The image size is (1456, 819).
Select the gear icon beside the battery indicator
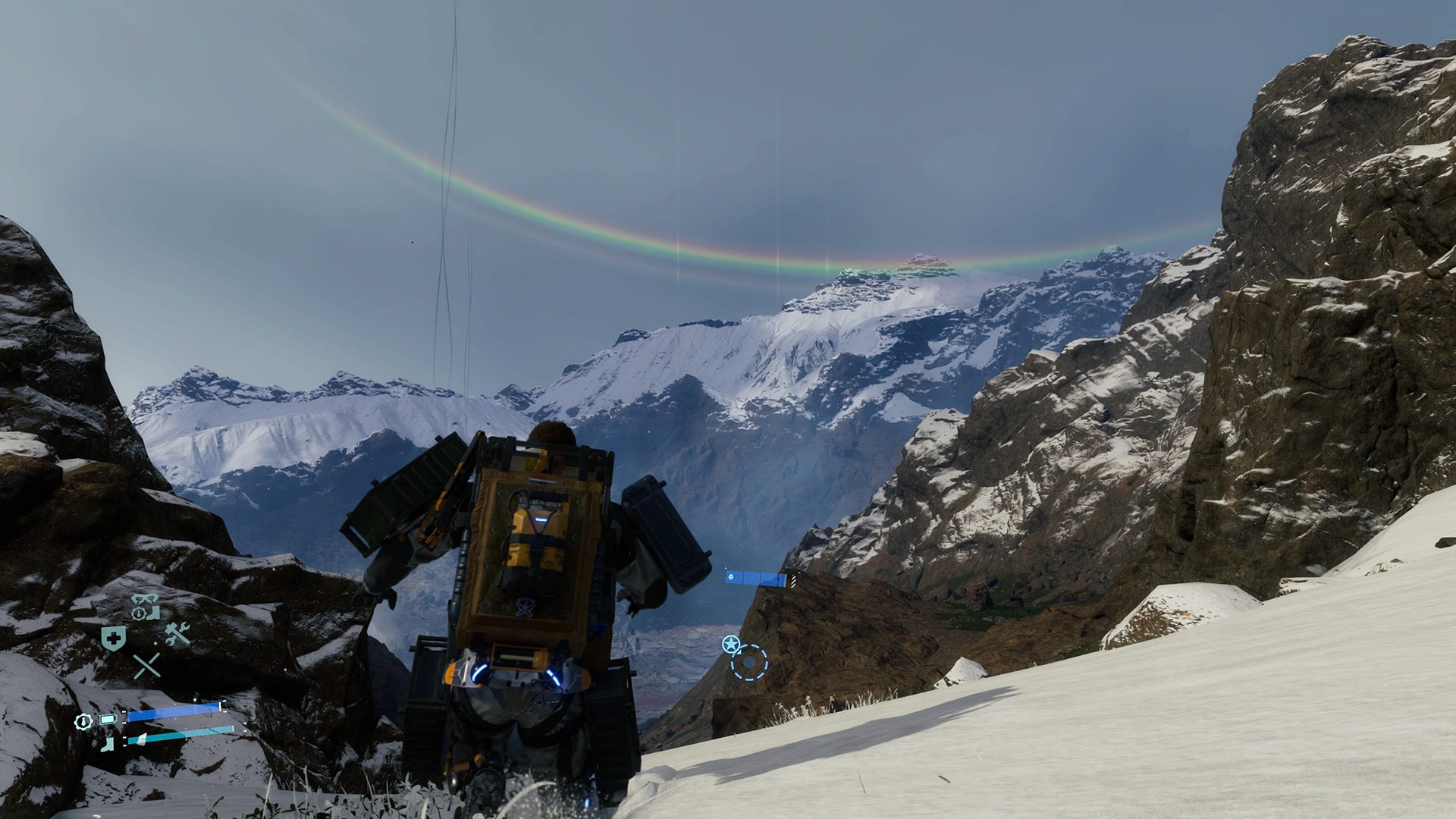point(83,721)
